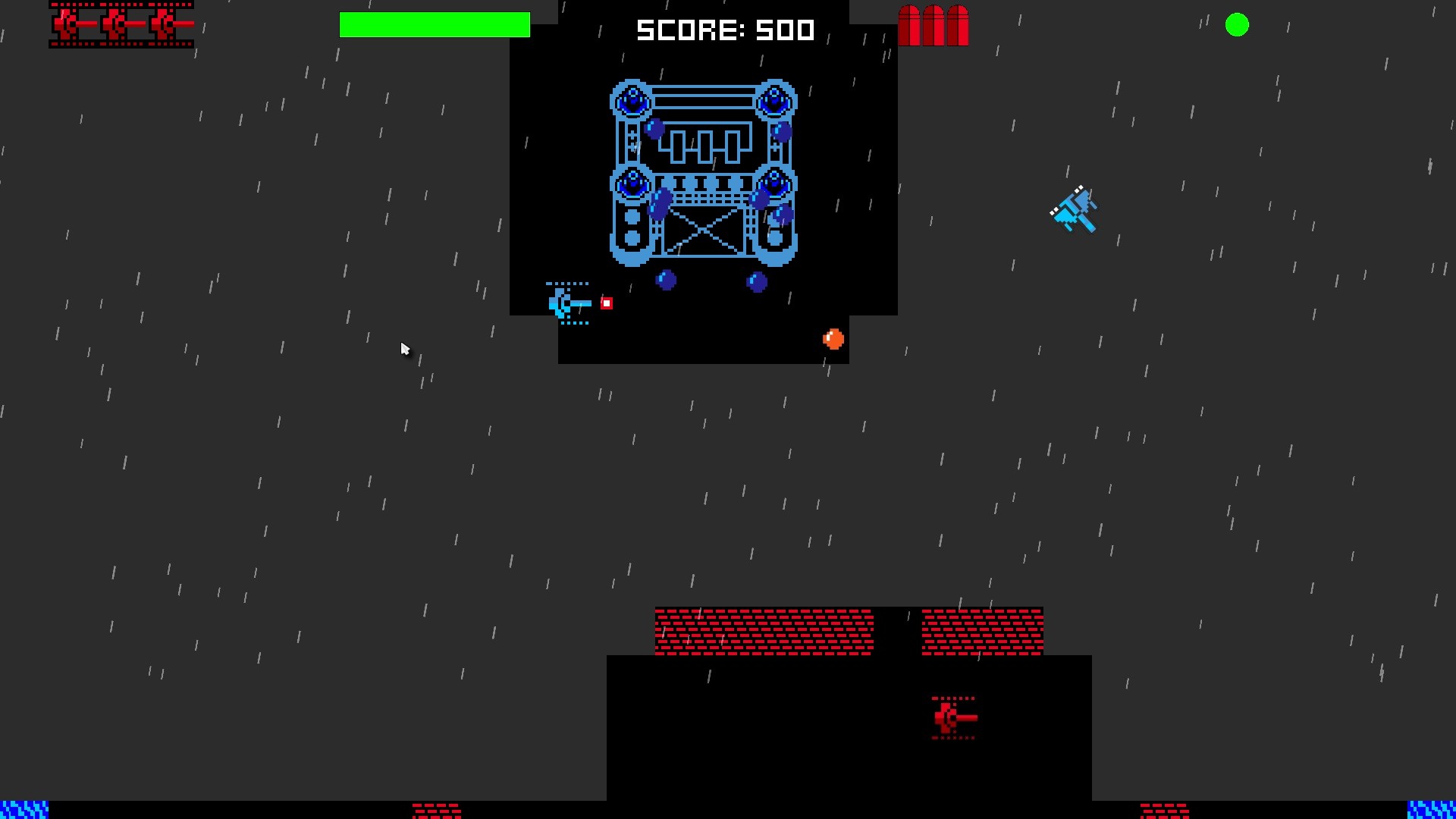Collect the orange orb pickup
Screen dimensions: 1456x819
click(x=833, y=339)
